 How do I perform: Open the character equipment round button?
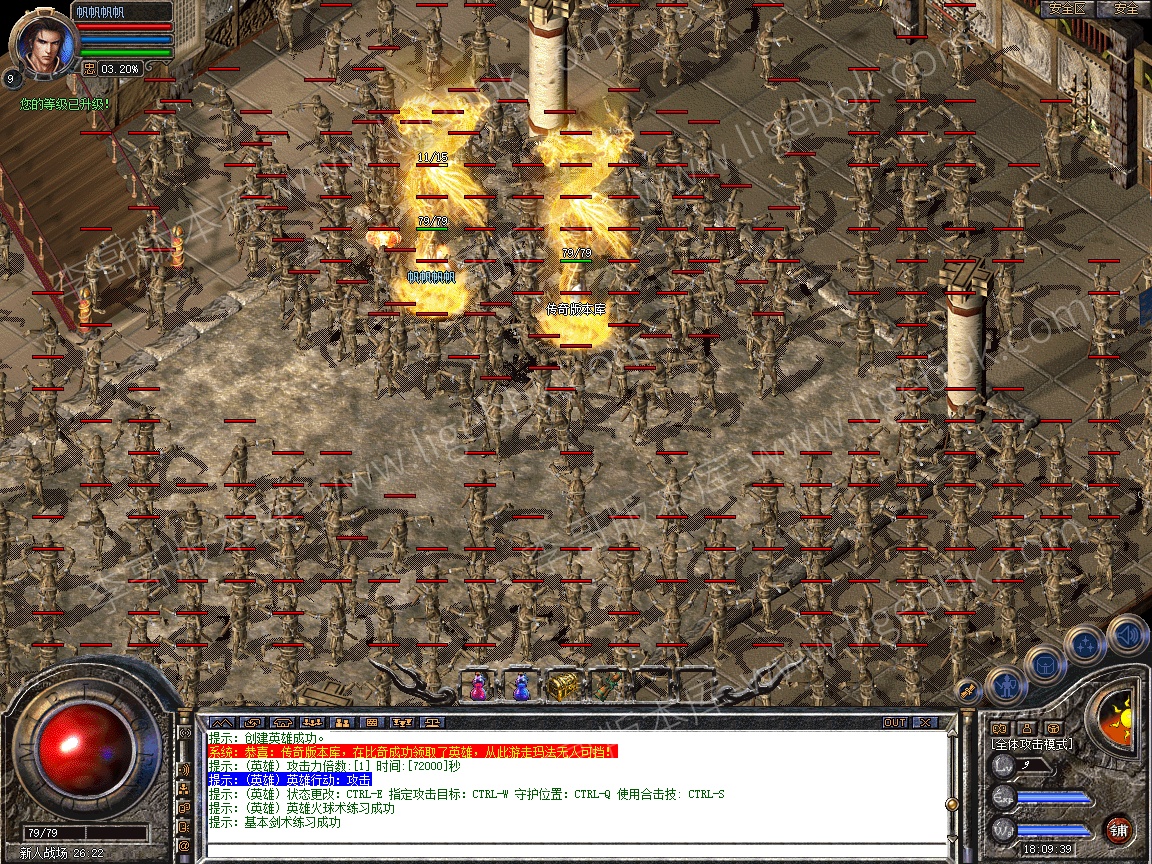(x=1005, y=686)
